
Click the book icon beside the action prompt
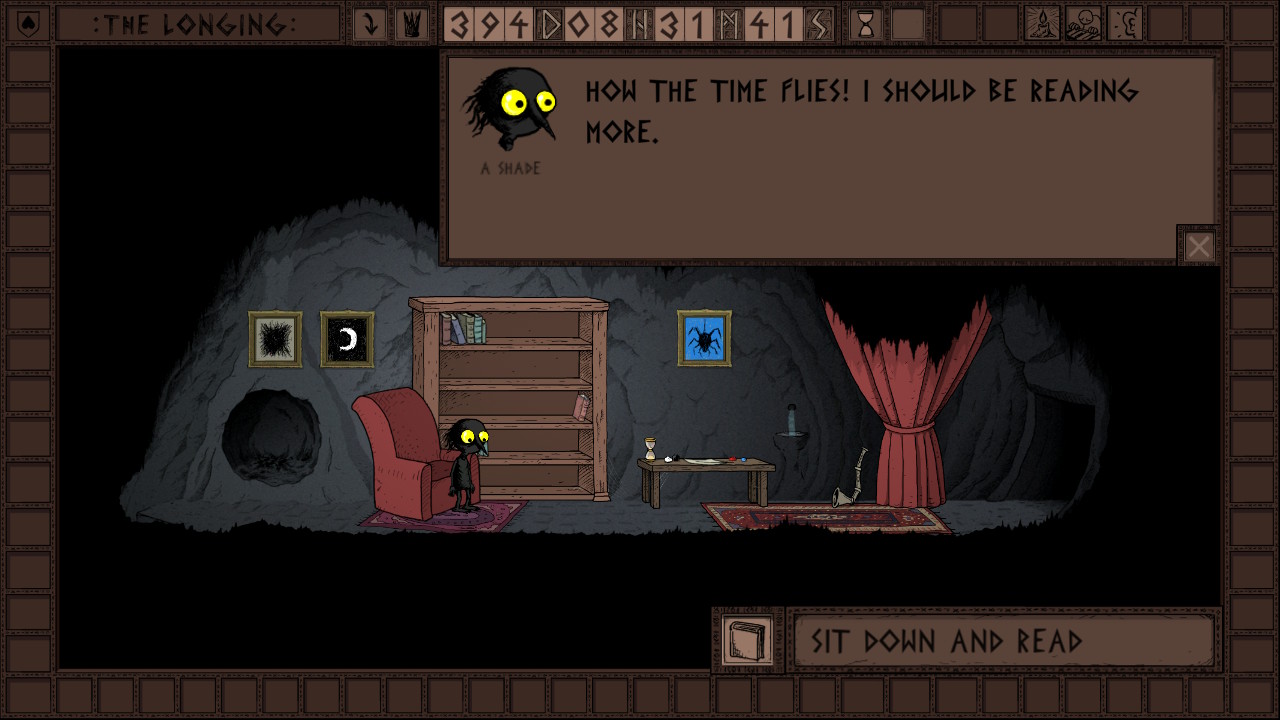point(747,640)
